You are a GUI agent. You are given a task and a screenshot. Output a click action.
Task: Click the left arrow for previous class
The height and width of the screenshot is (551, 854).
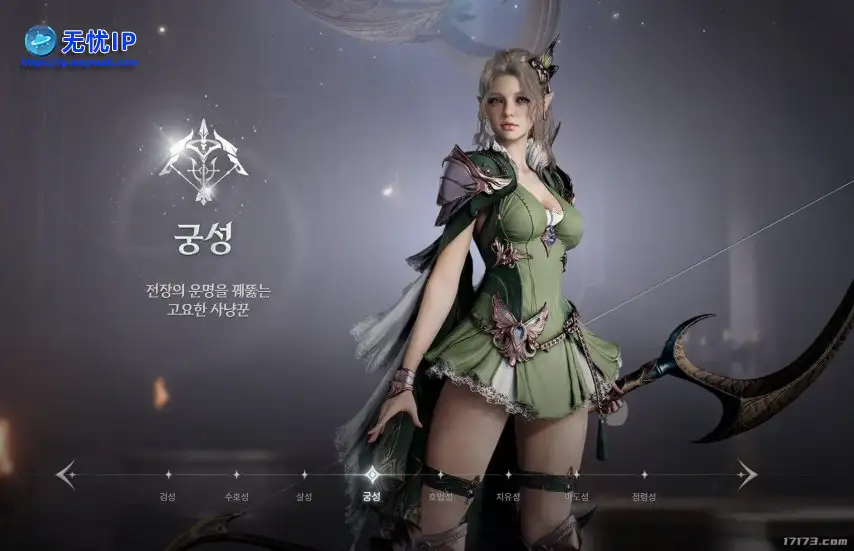click(66, 473)
